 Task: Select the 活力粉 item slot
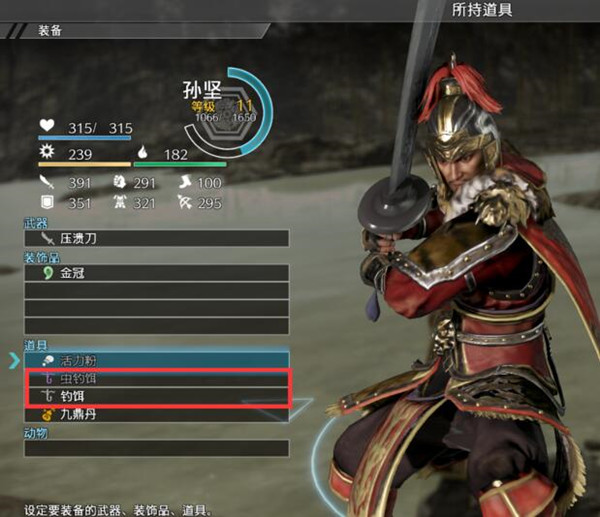[x=156, y=360]
